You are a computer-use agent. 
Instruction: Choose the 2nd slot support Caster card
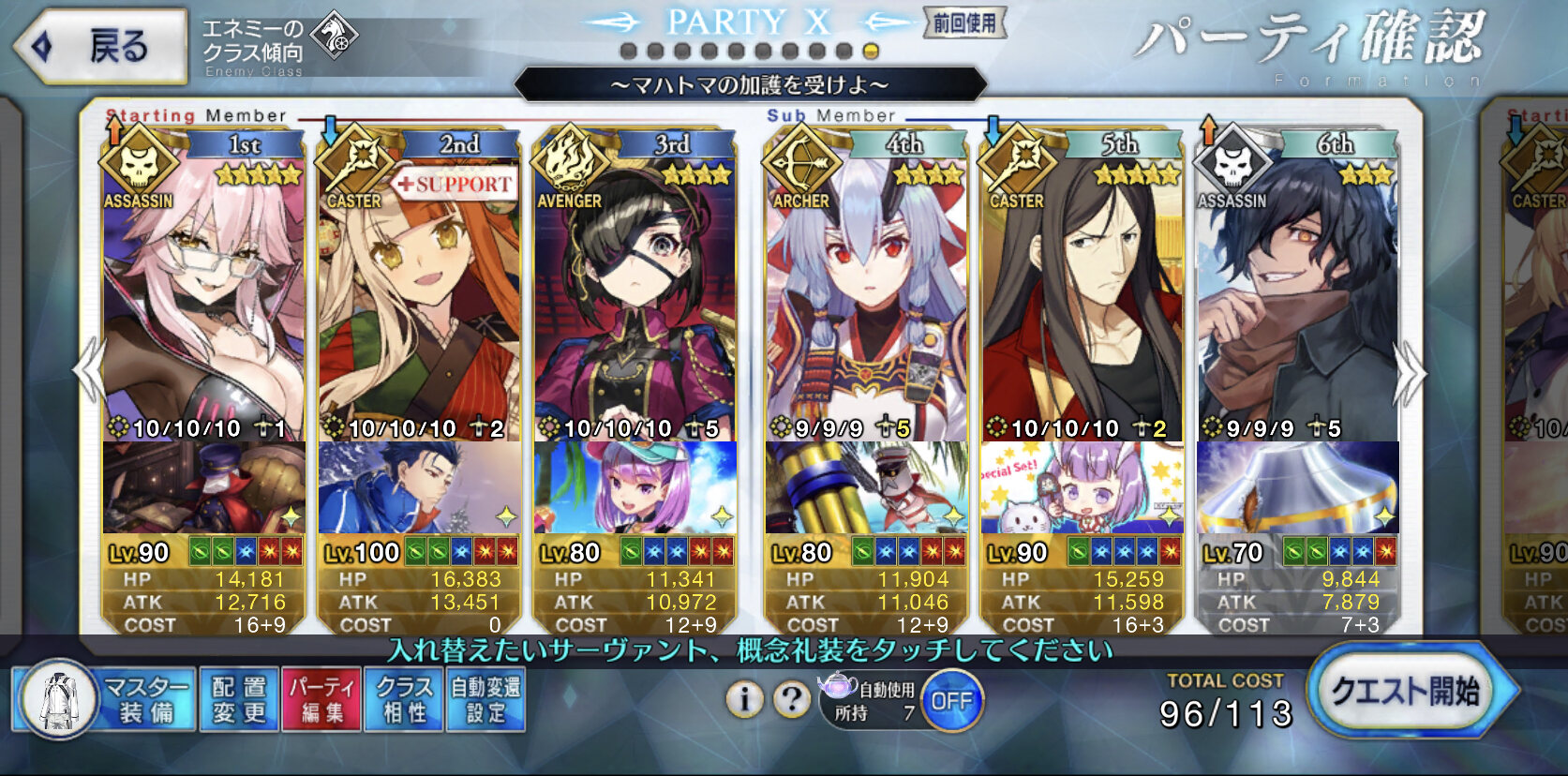coord(419,300)
